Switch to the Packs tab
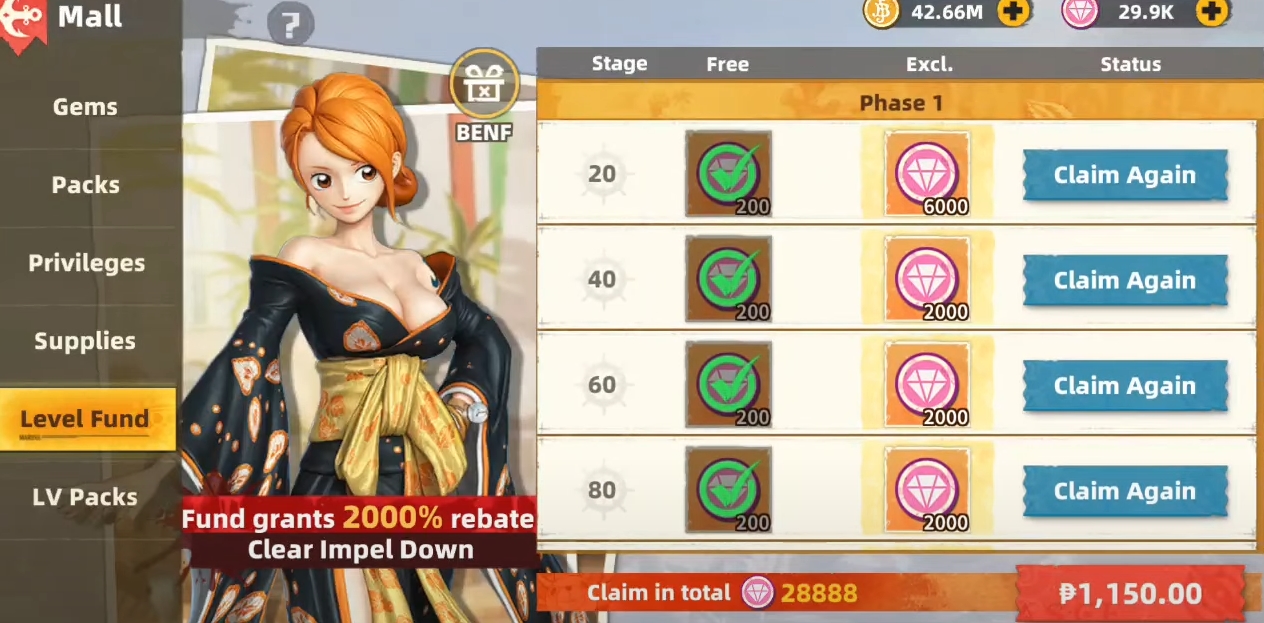Image resolution: width=1264 pixels, height=623 pixels. pos(85,185)
